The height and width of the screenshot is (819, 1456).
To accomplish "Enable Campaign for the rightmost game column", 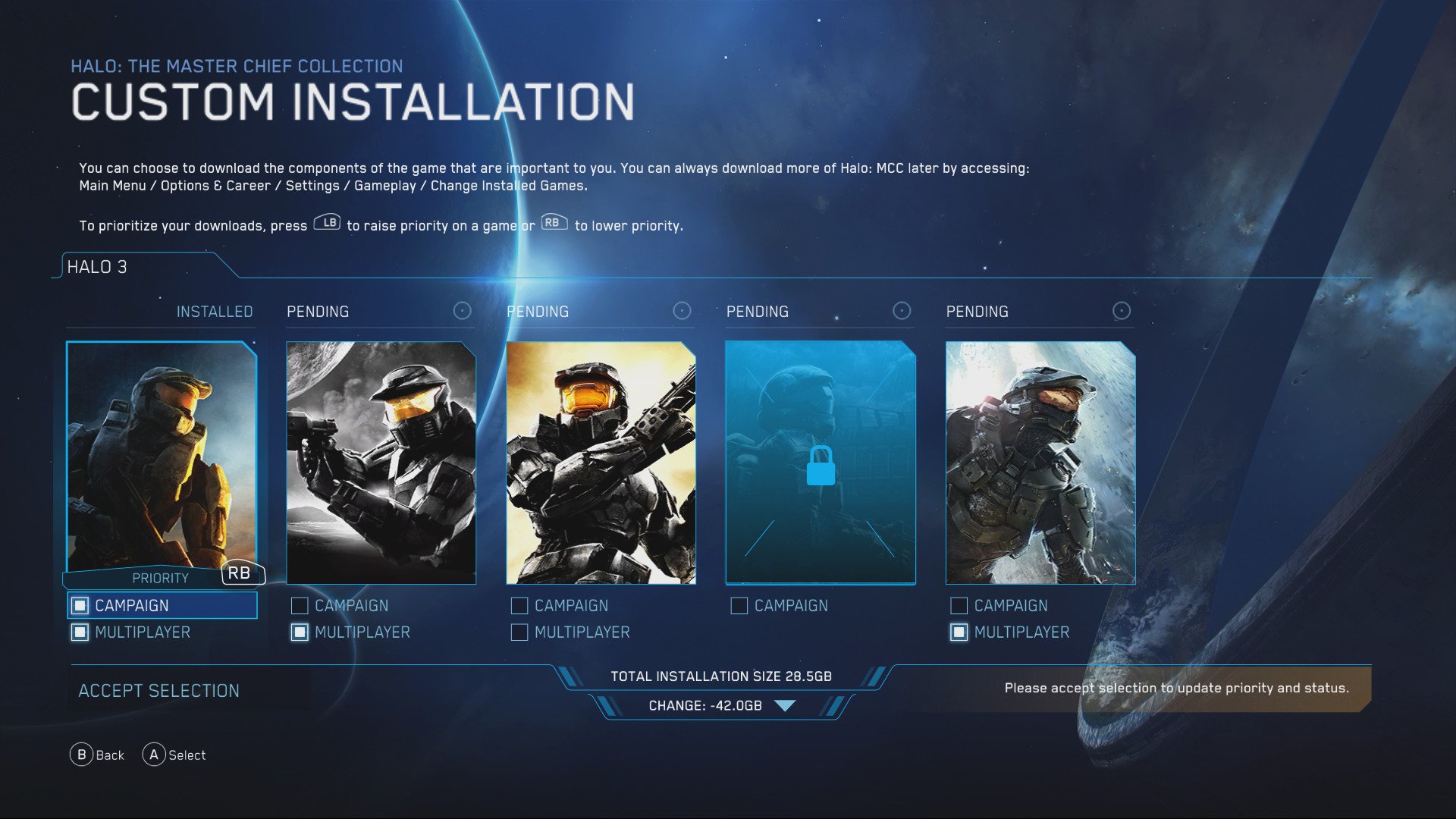I will coord(958,605).
